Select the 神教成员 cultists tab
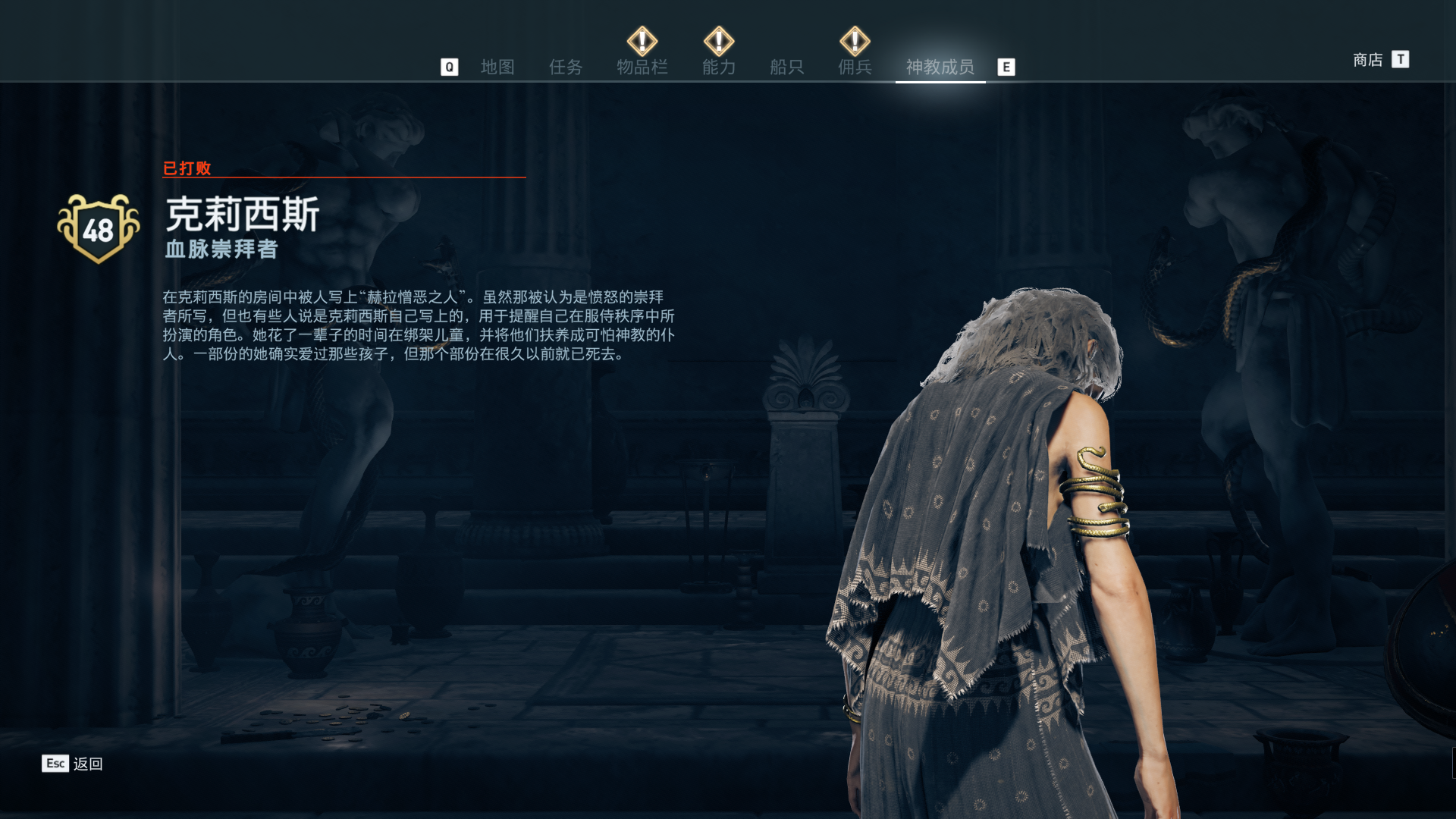 (x=940, y=67)
